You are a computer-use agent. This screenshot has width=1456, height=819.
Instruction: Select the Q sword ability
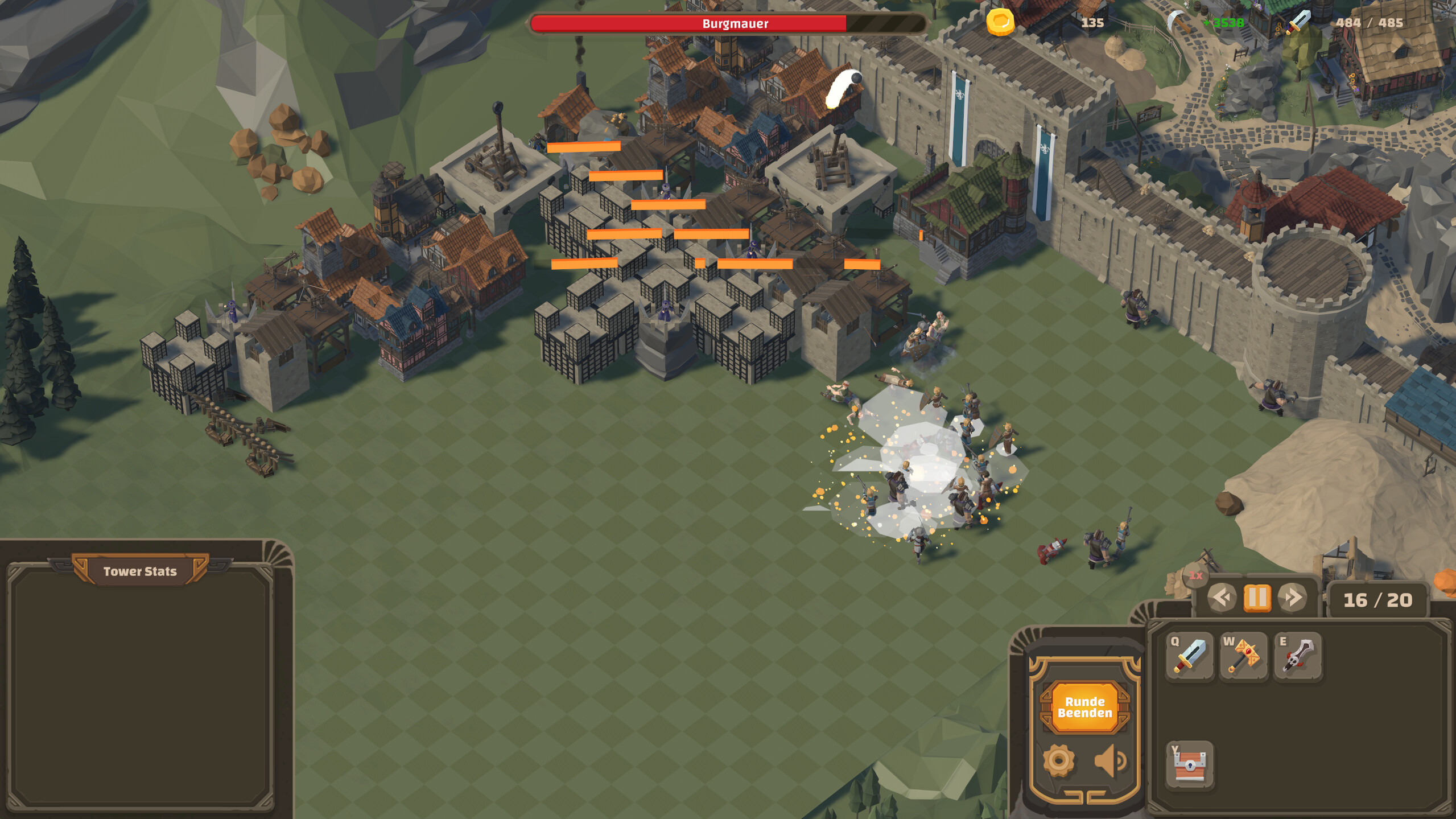[x=1189, y=656]
